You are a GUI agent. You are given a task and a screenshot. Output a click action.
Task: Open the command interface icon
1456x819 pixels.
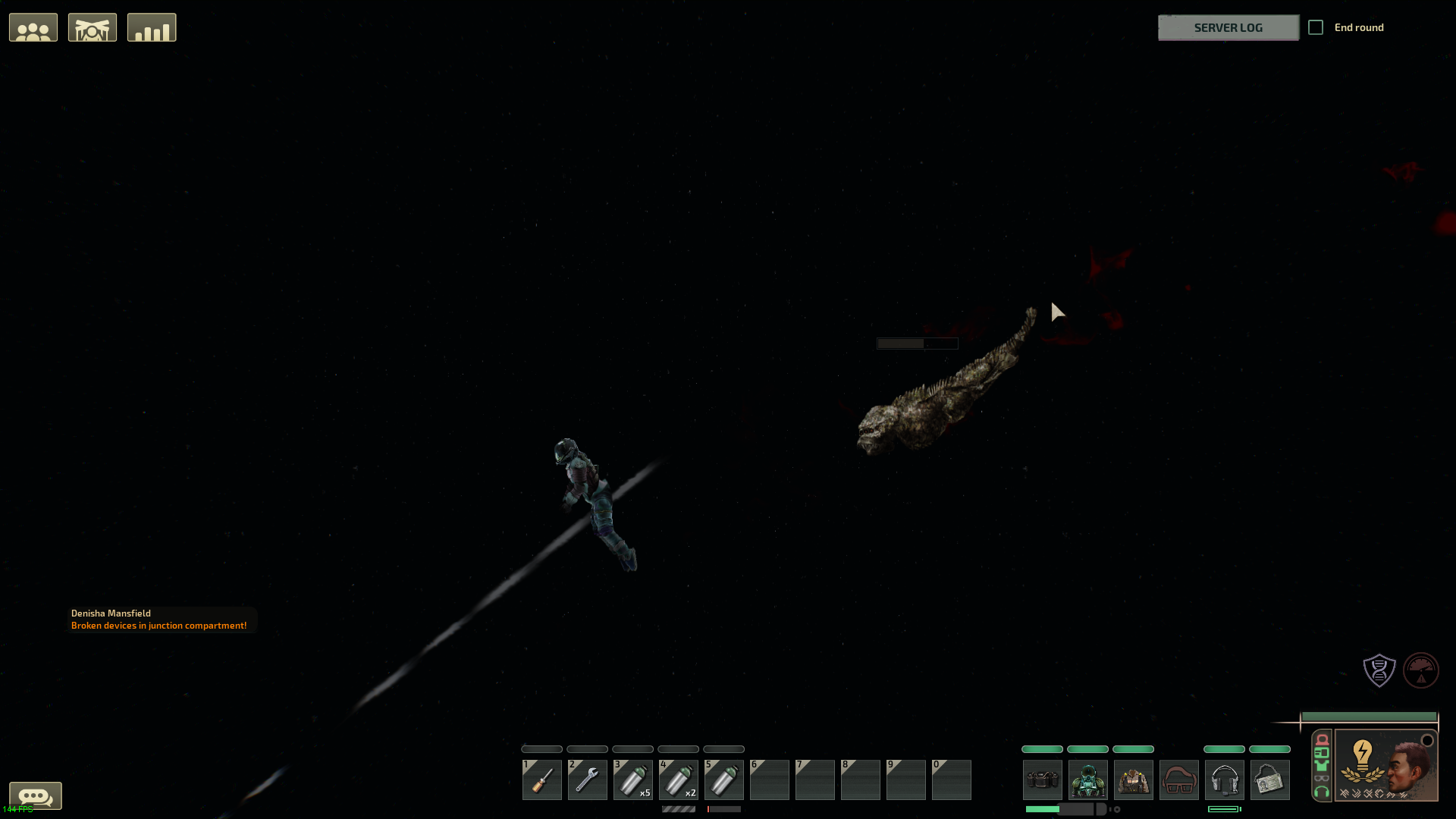point(93,27)
